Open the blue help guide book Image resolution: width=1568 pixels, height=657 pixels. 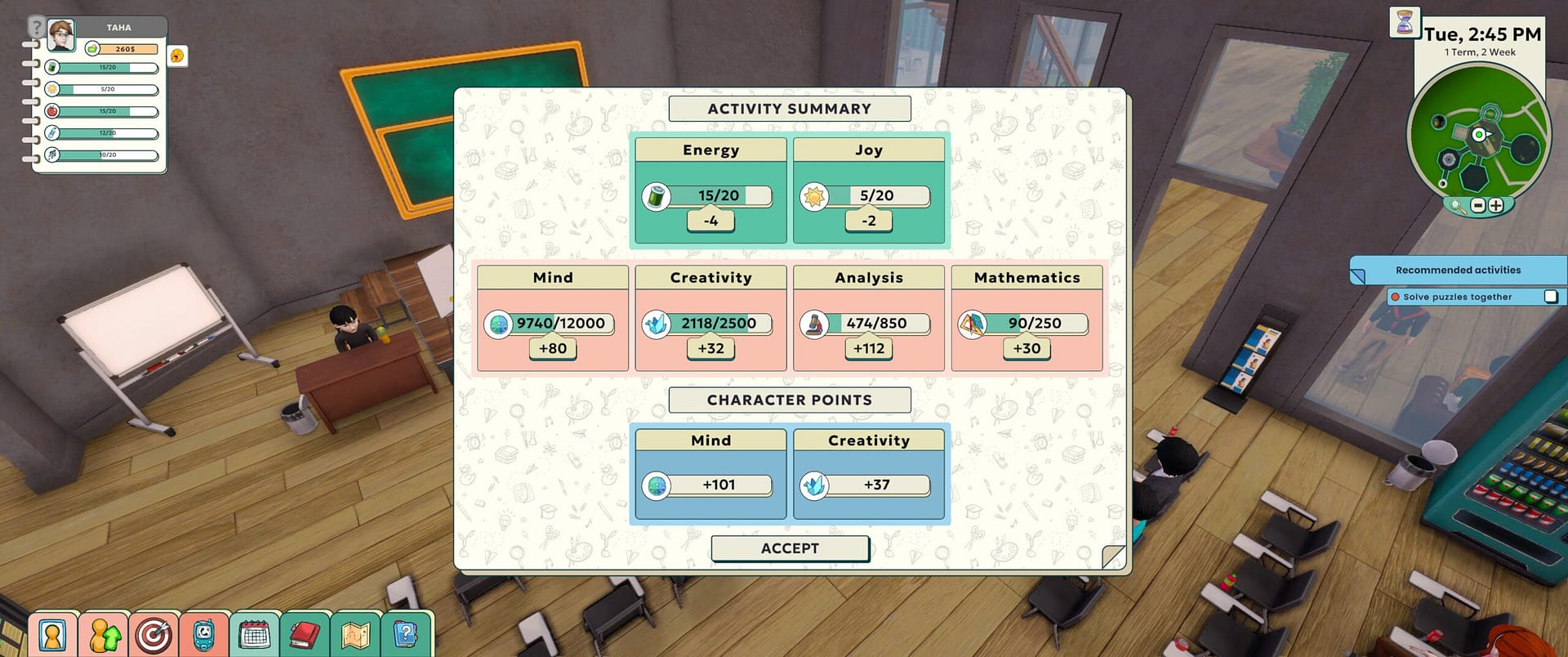405,635
